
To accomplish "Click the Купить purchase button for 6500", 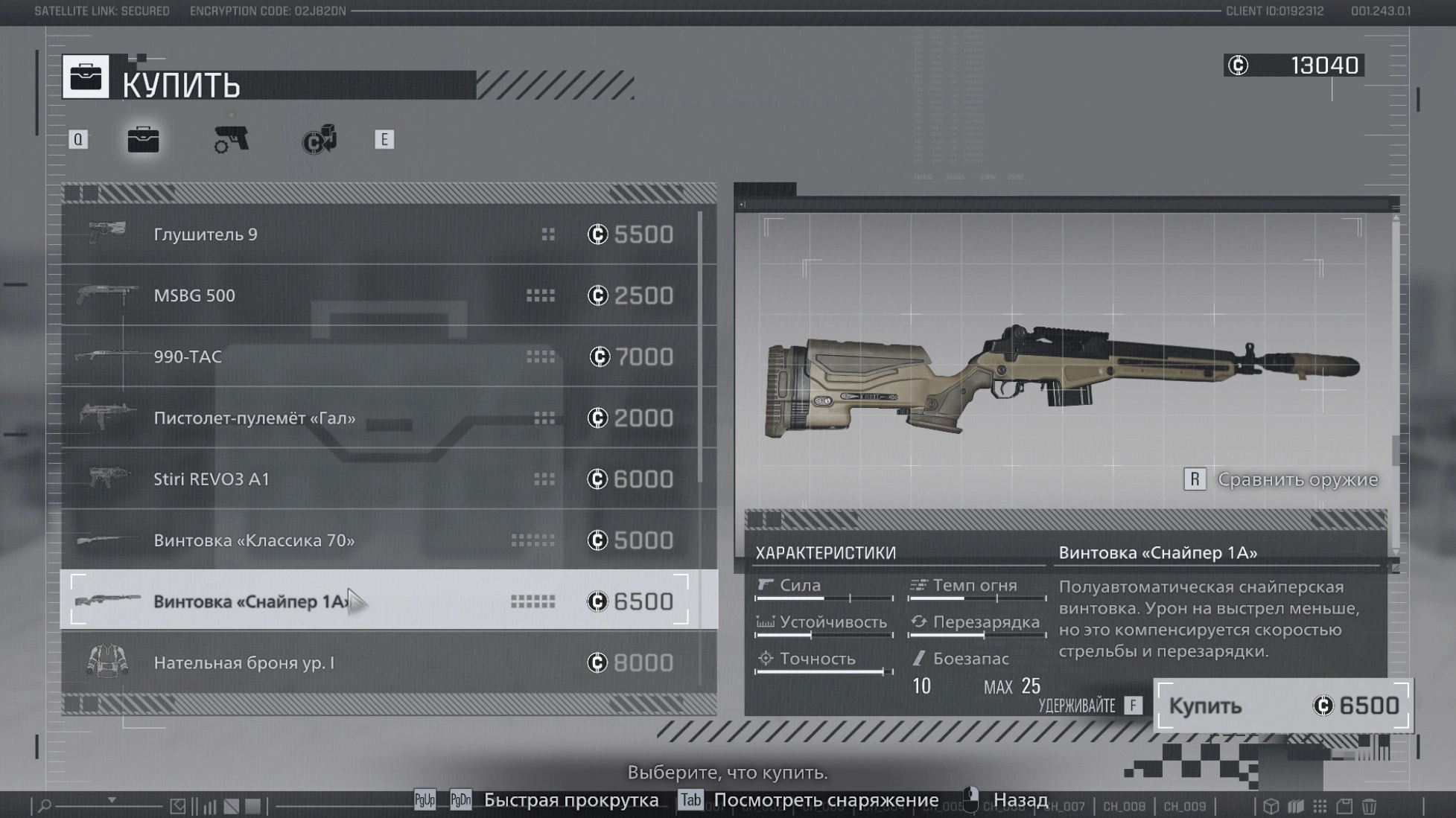I will coord(1282,706).
